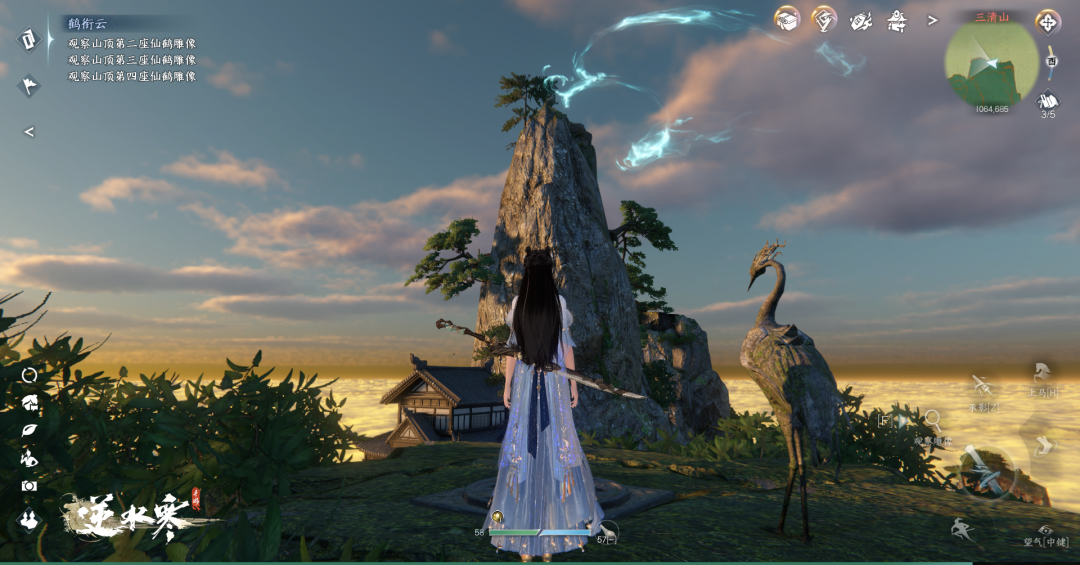
Task: Click the leaf icon in the left column
Action: pos(29,430)
